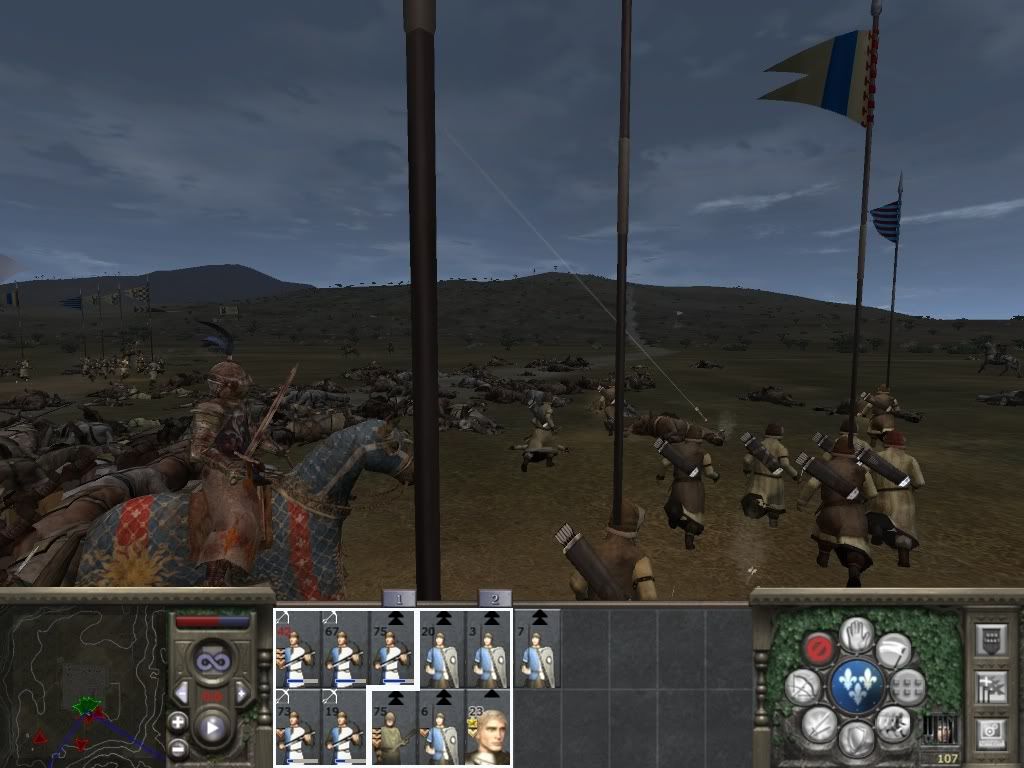Click the halt hand order button
The height and width of the screenshot is (768, 1024).
[x=856, y=635]
